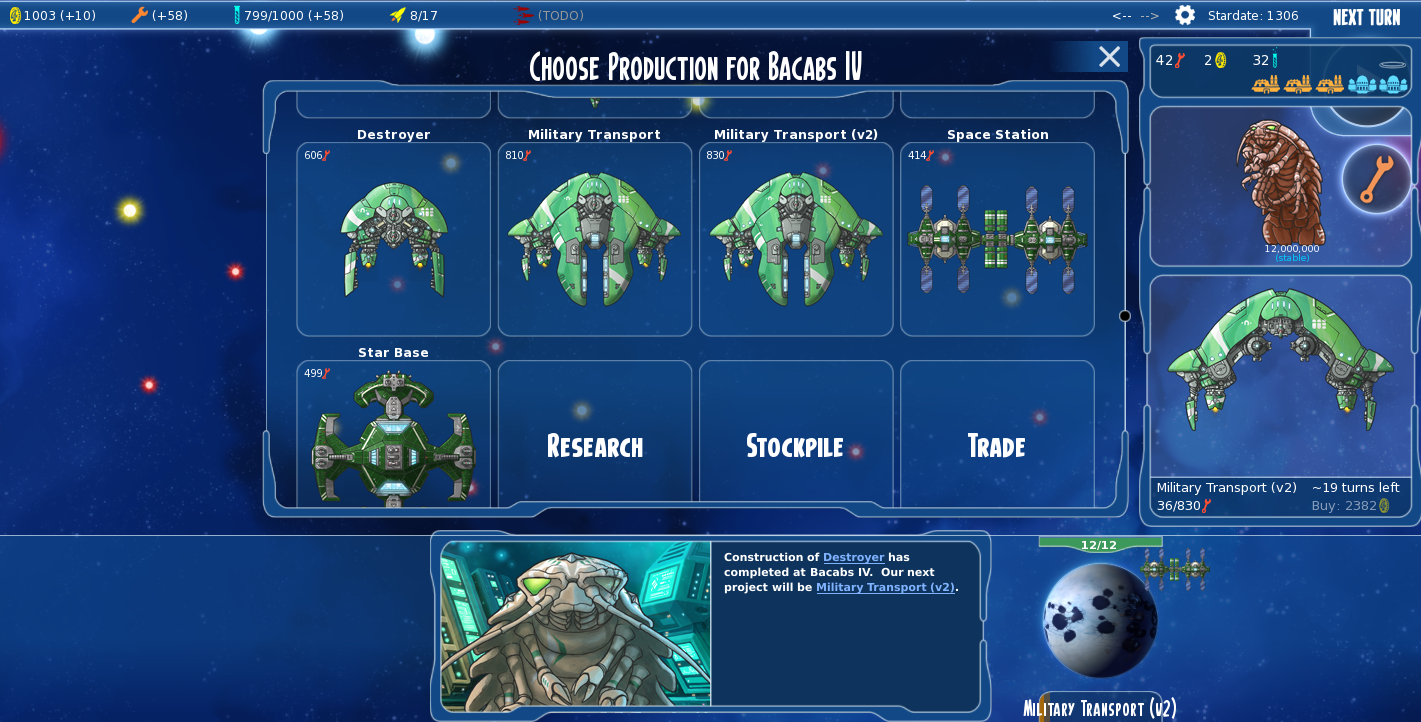Screen dimensions: 1421x722
Task: Choose the 810-cost Military Transport tile
Action: 595,240
